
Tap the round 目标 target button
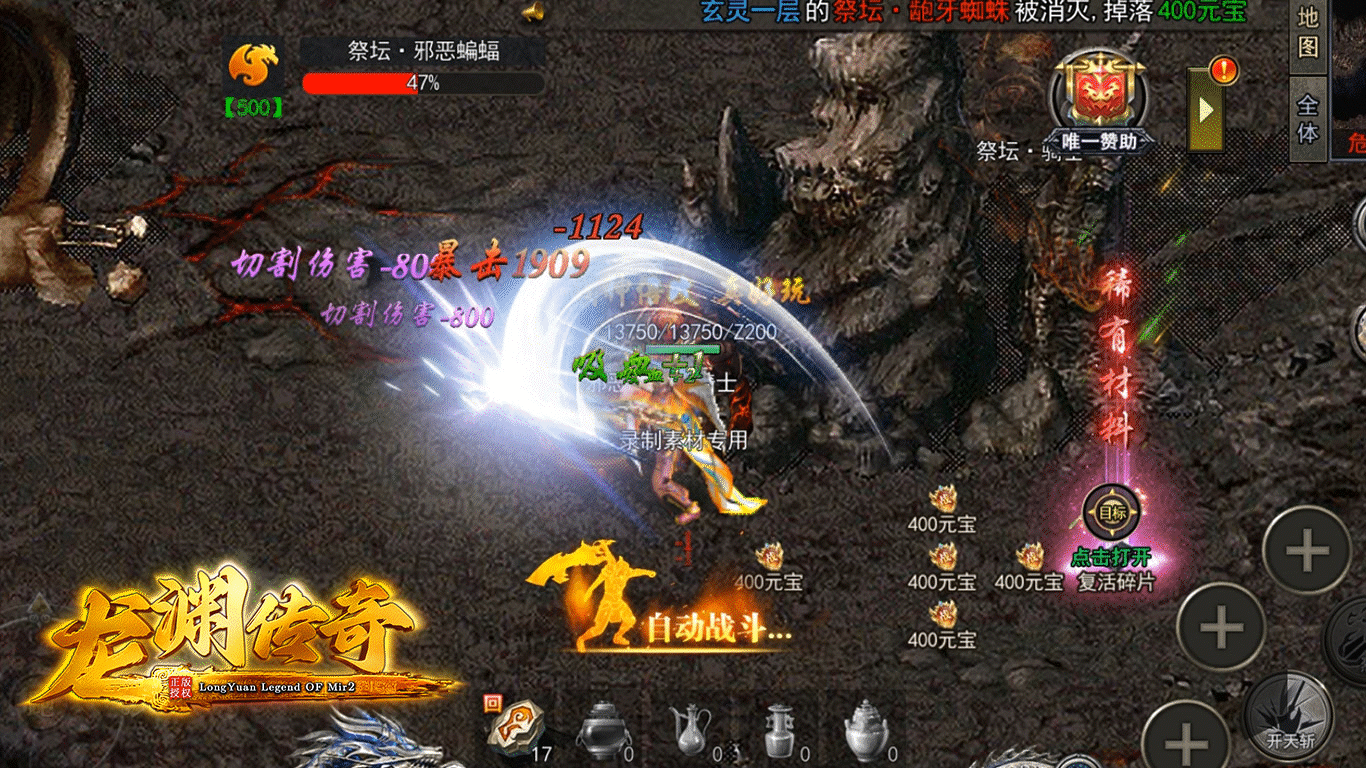(x=1111, y=514)
